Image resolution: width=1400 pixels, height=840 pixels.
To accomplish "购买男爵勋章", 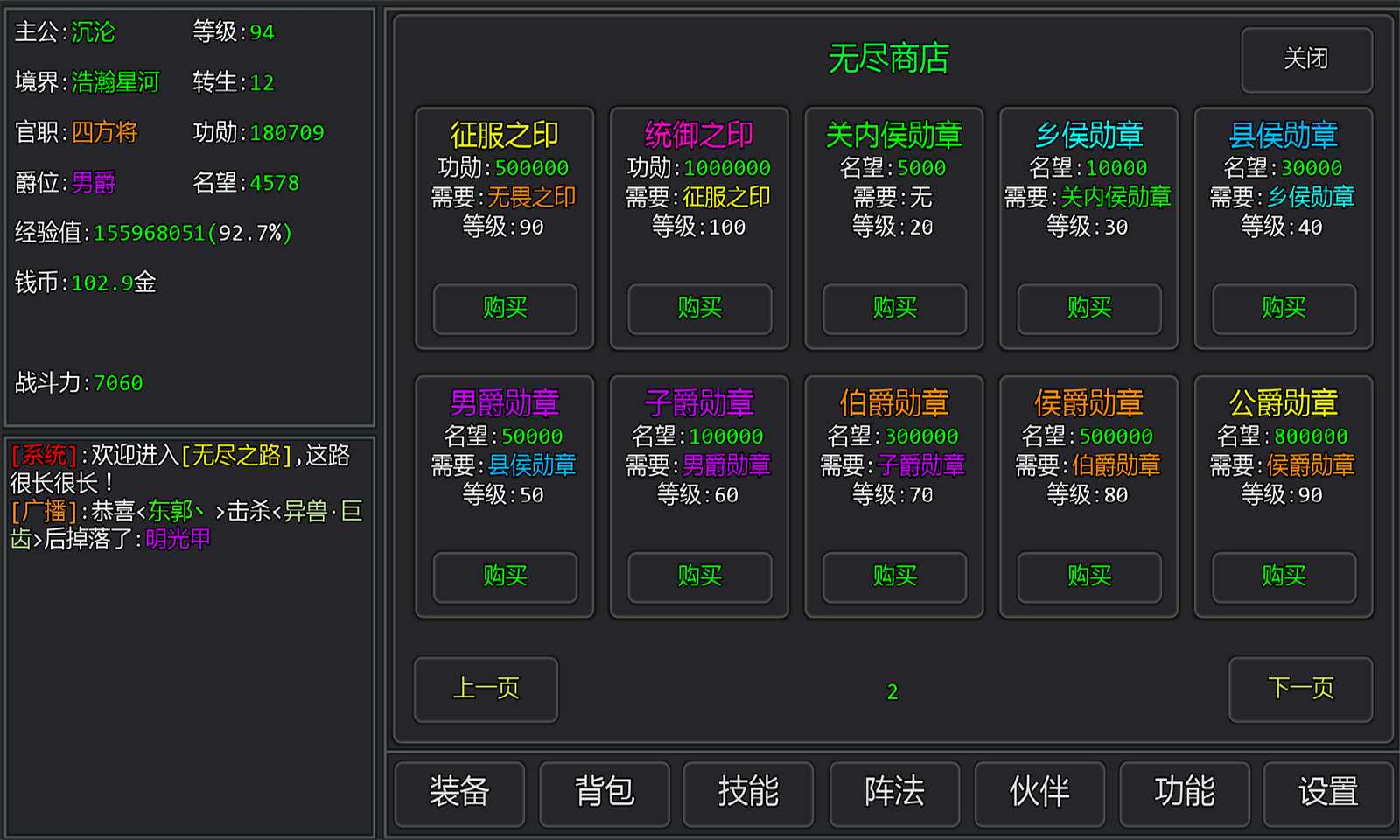I will click(504, 577).
